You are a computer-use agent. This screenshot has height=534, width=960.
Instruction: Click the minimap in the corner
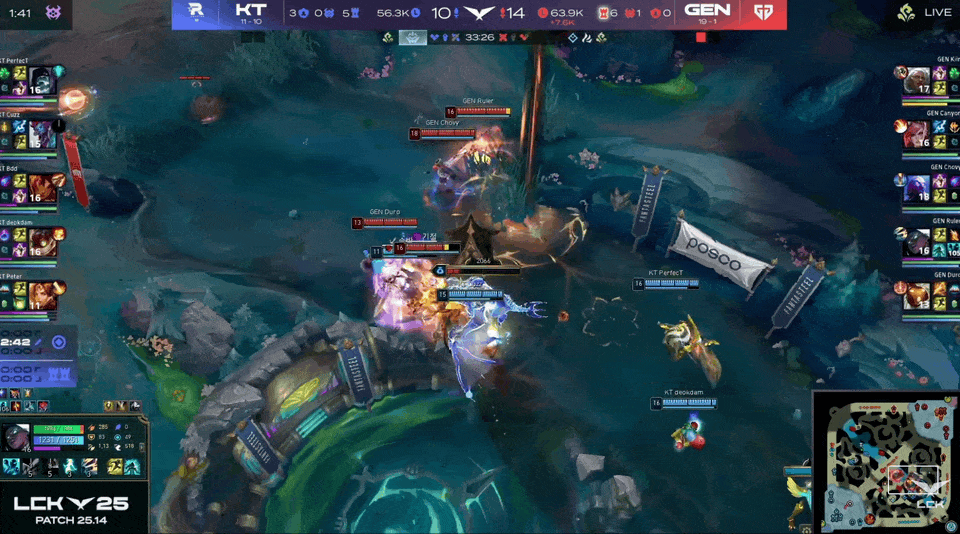click(x=885, y=461)
